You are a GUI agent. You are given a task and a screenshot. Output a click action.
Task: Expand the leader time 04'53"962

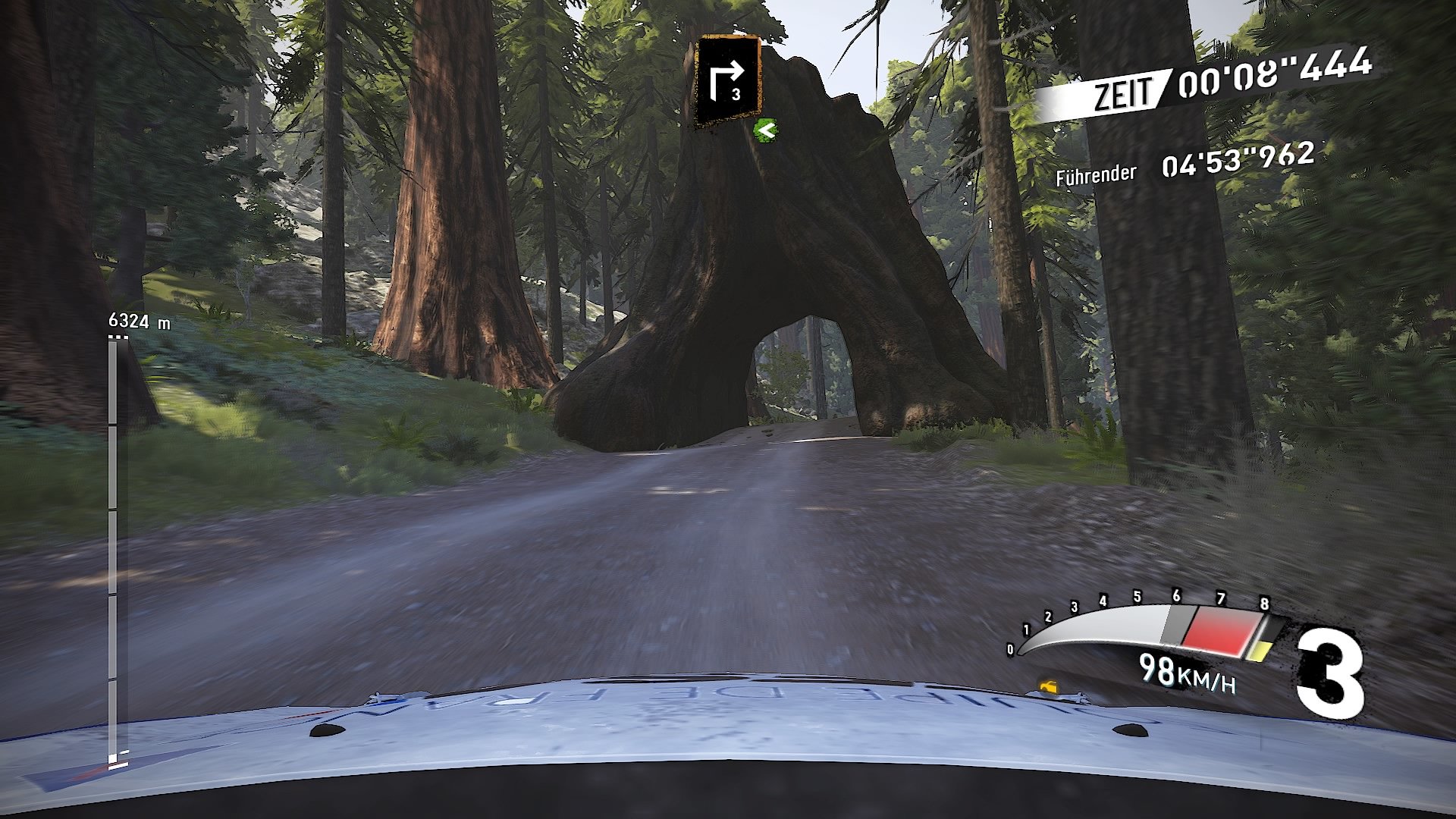(x=1236, y=161)
